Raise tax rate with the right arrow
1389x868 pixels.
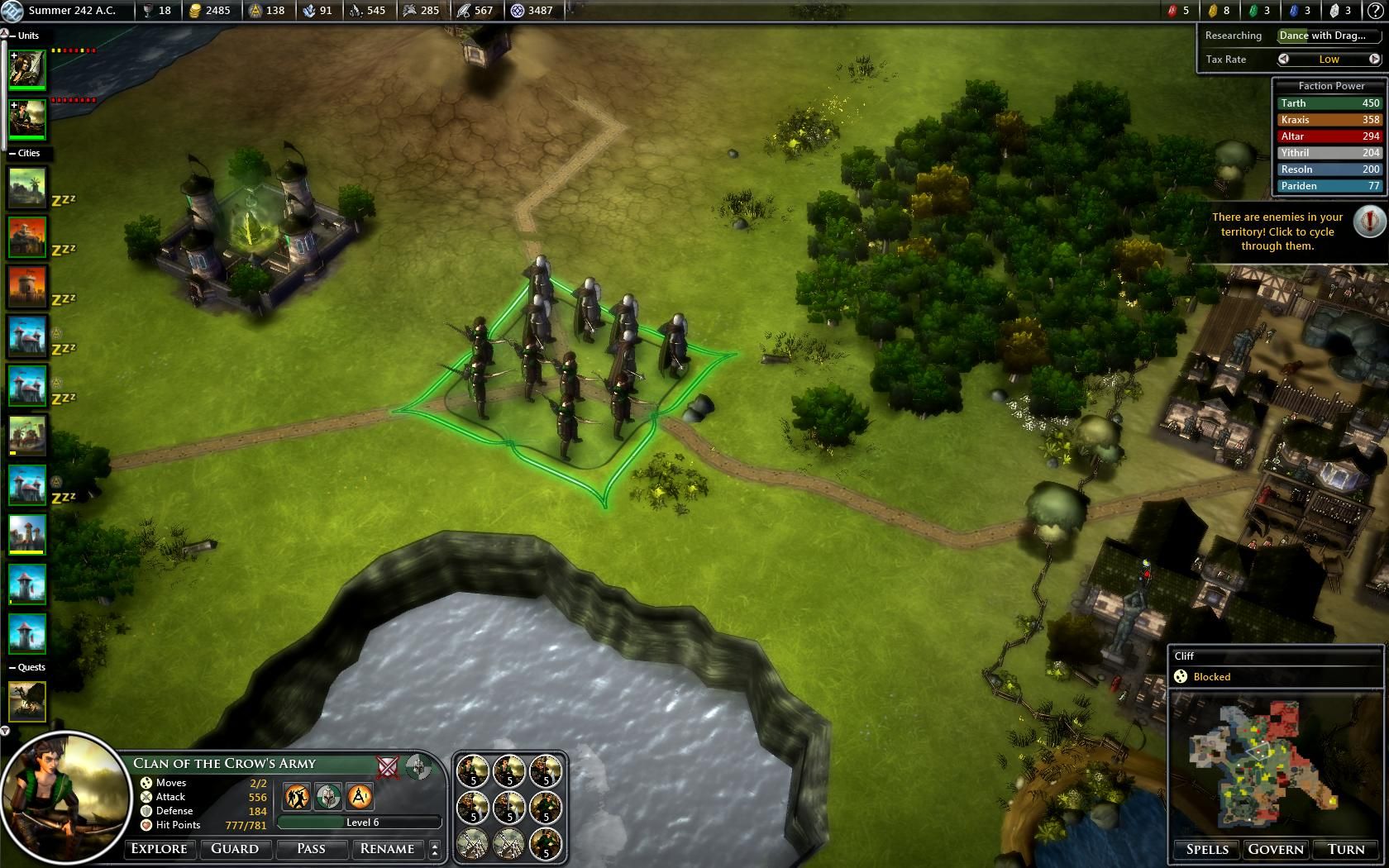click(1374, 60)
